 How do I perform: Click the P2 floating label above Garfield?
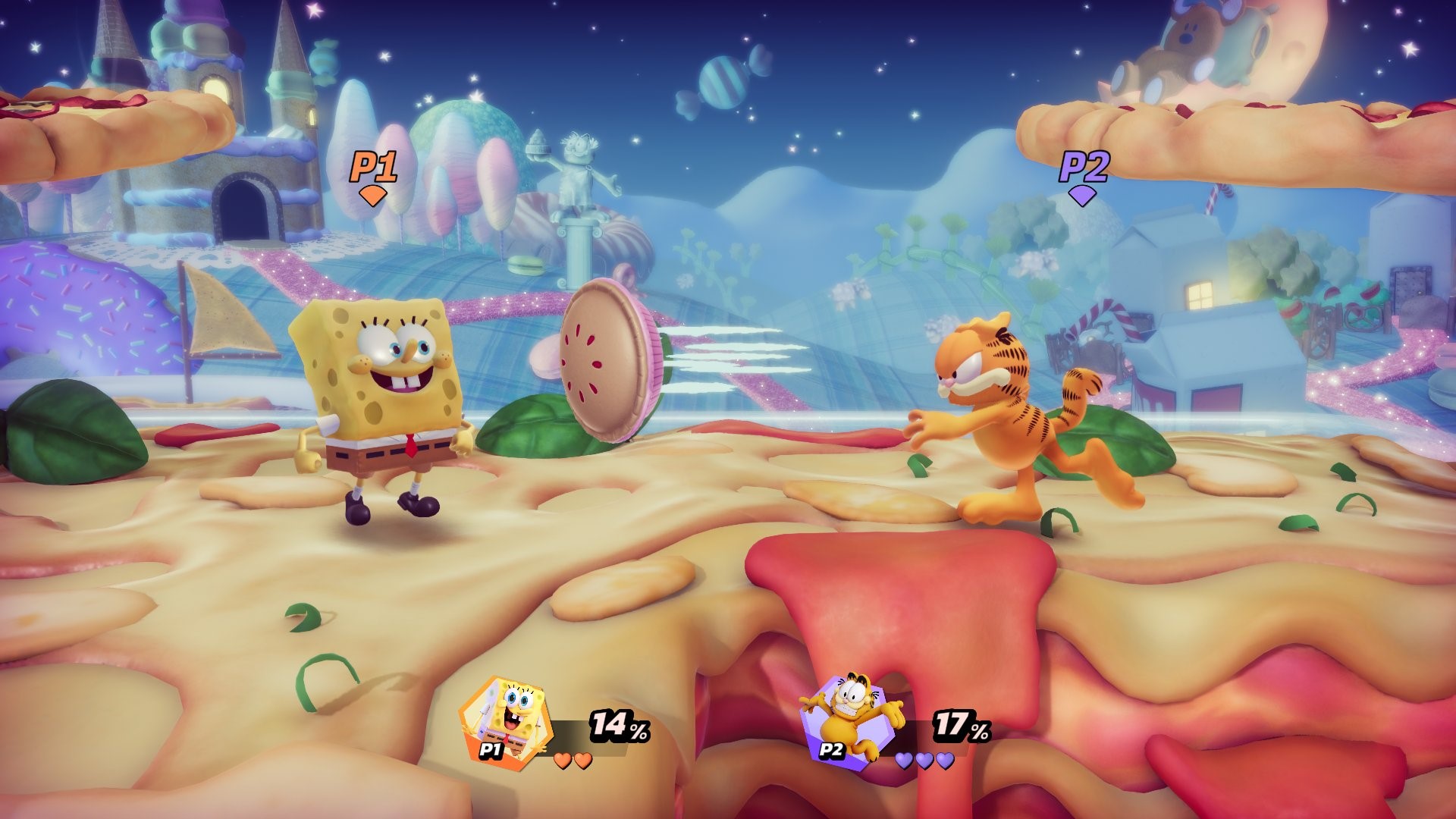coord(1083,166)
